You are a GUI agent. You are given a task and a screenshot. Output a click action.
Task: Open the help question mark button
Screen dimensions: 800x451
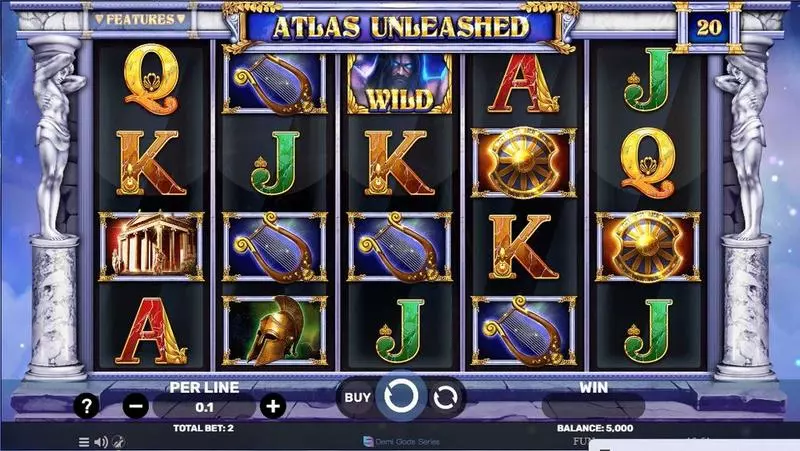[88, 406]
